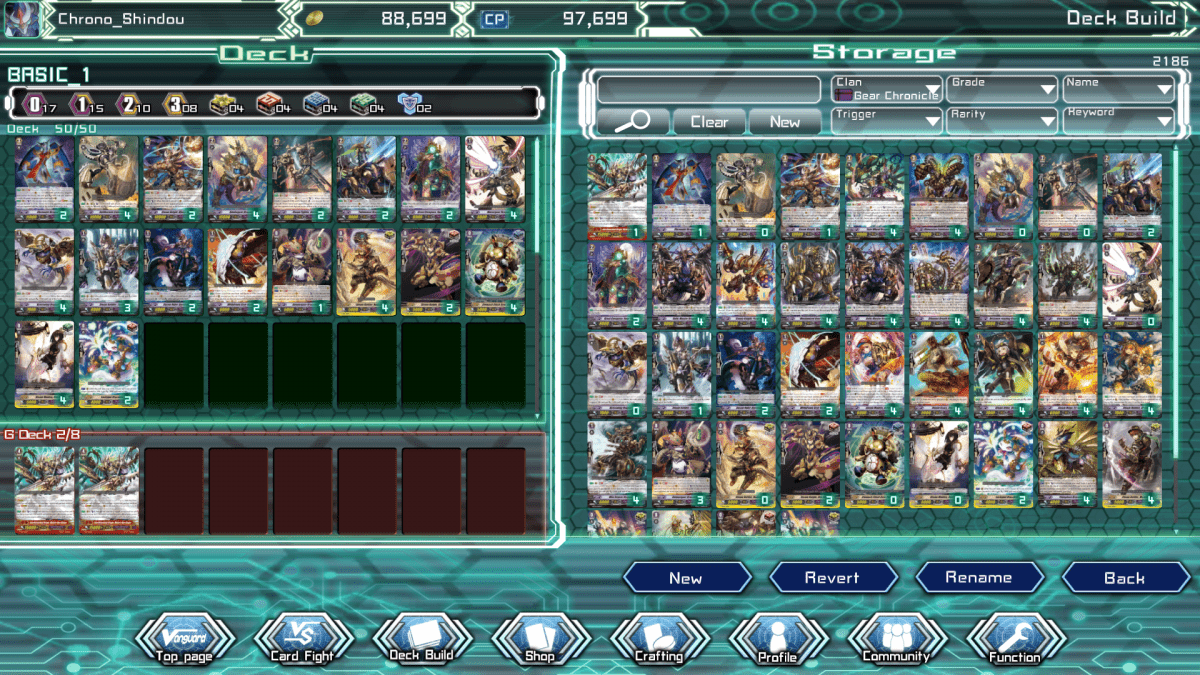The image size is (1200, 675).
Task: Select the Deck Build menu button
Action: pos(422,640)
